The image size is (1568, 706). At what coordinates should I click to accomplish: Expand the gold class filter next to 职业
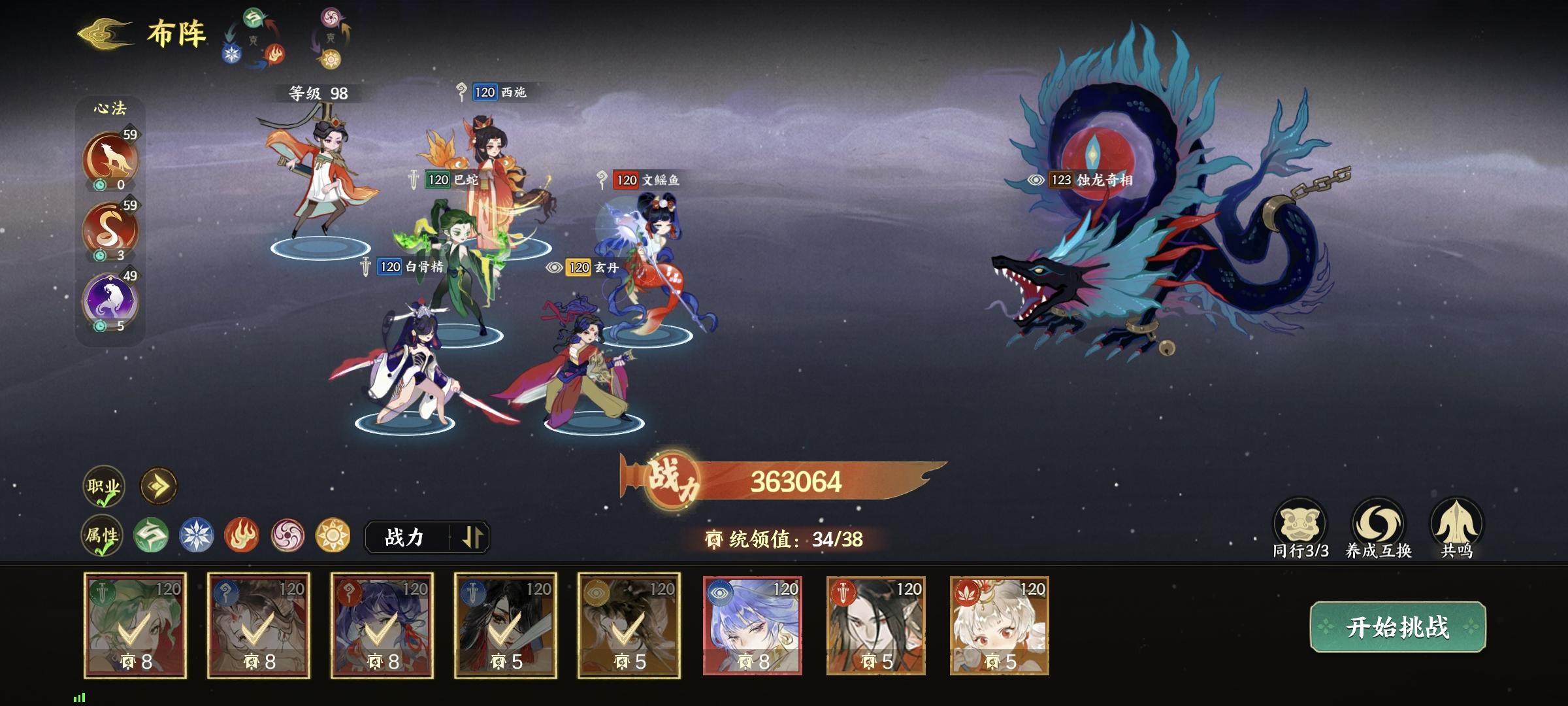pos(157,486)
